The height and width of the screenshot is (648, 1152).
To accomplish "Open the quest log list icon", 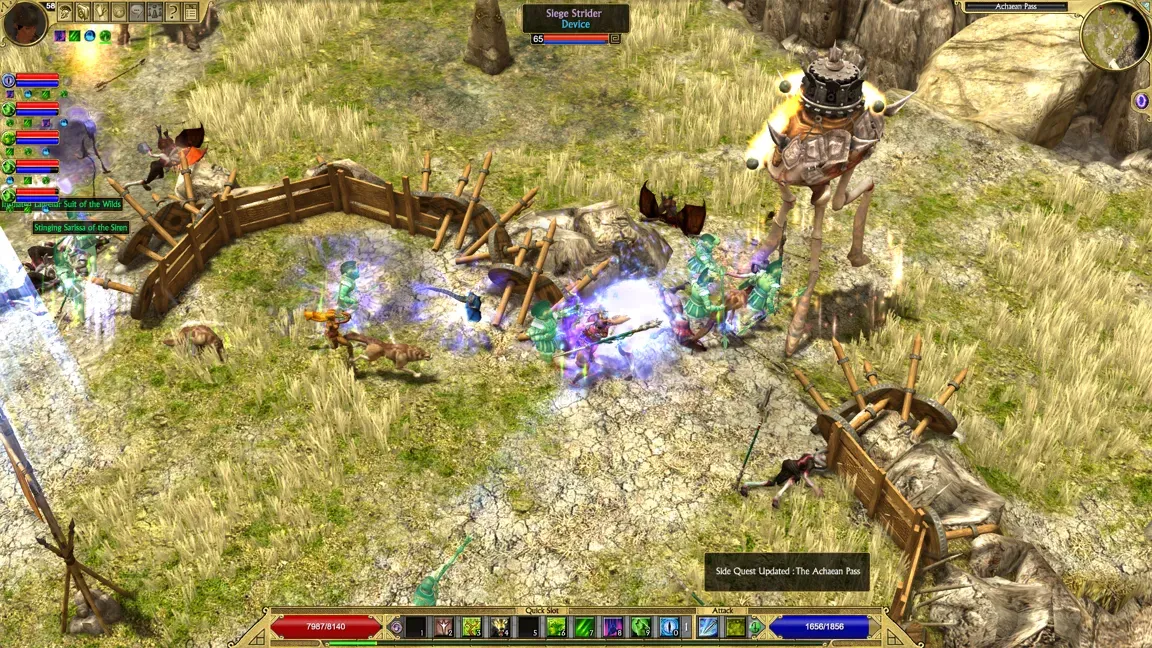I will [x=191, y=12].
